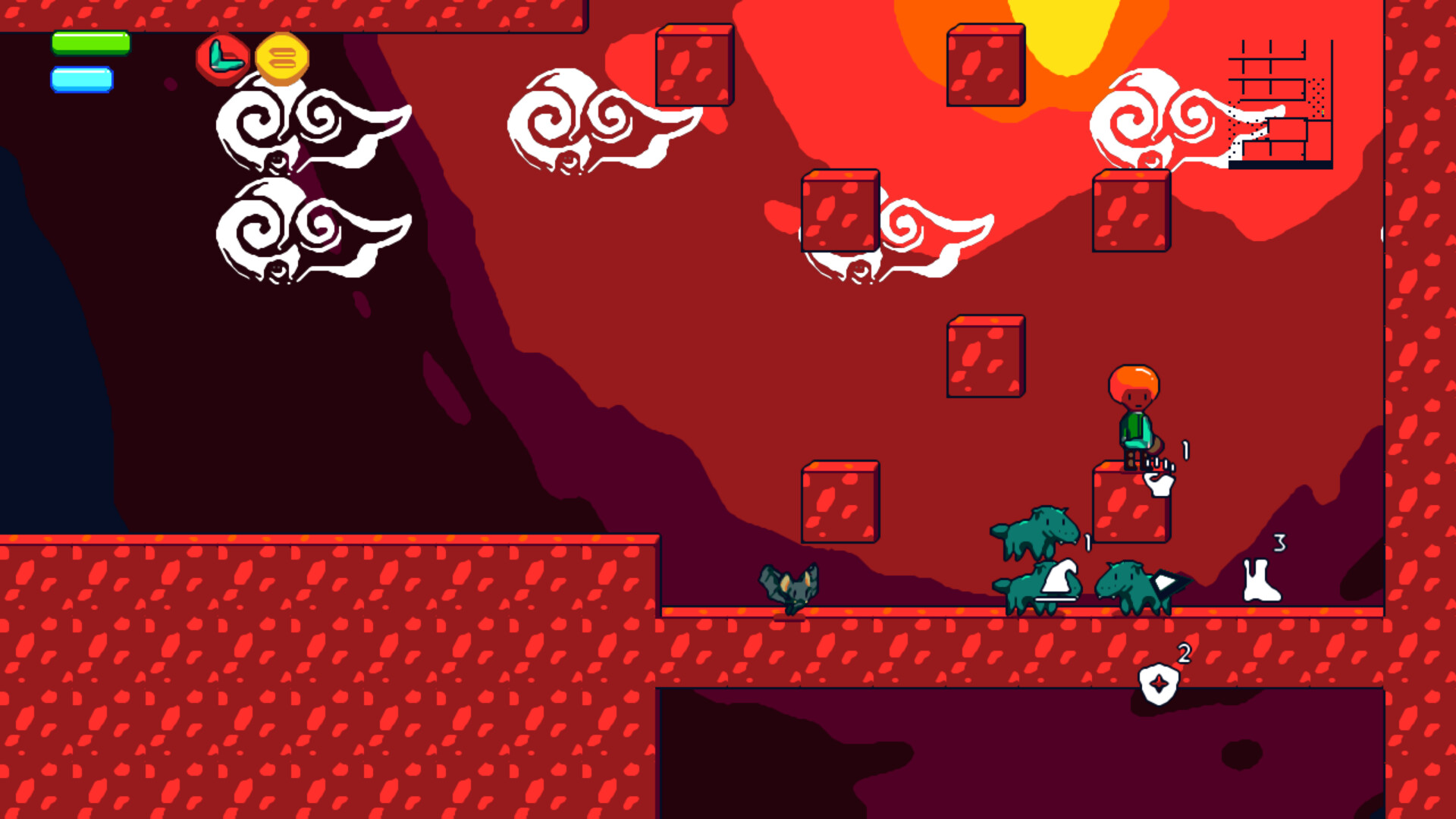Click the blue mana bar
1456x819 pixels.
point(82,77)
